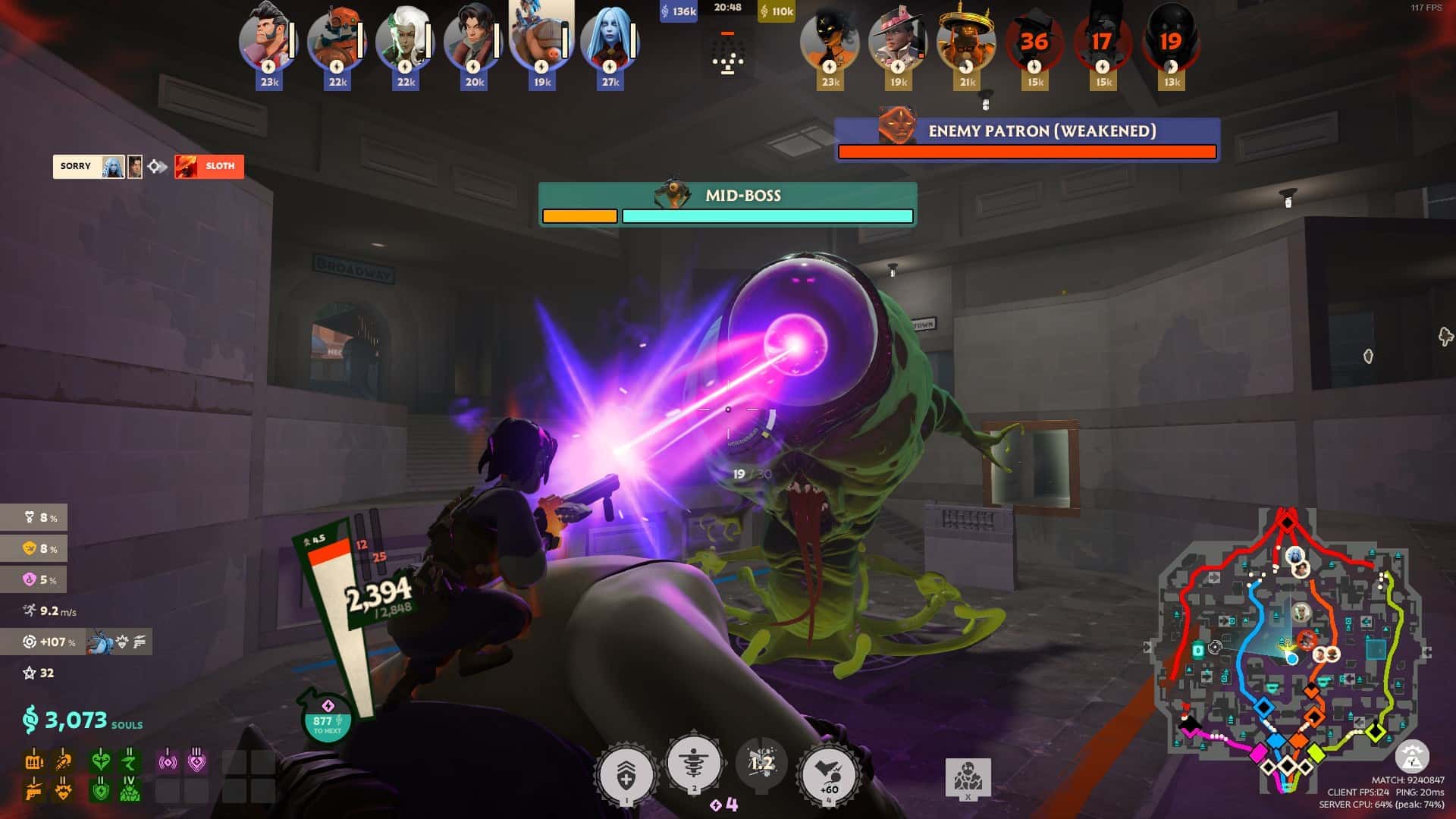Click the ability points counter showing 4

point(724,805)
